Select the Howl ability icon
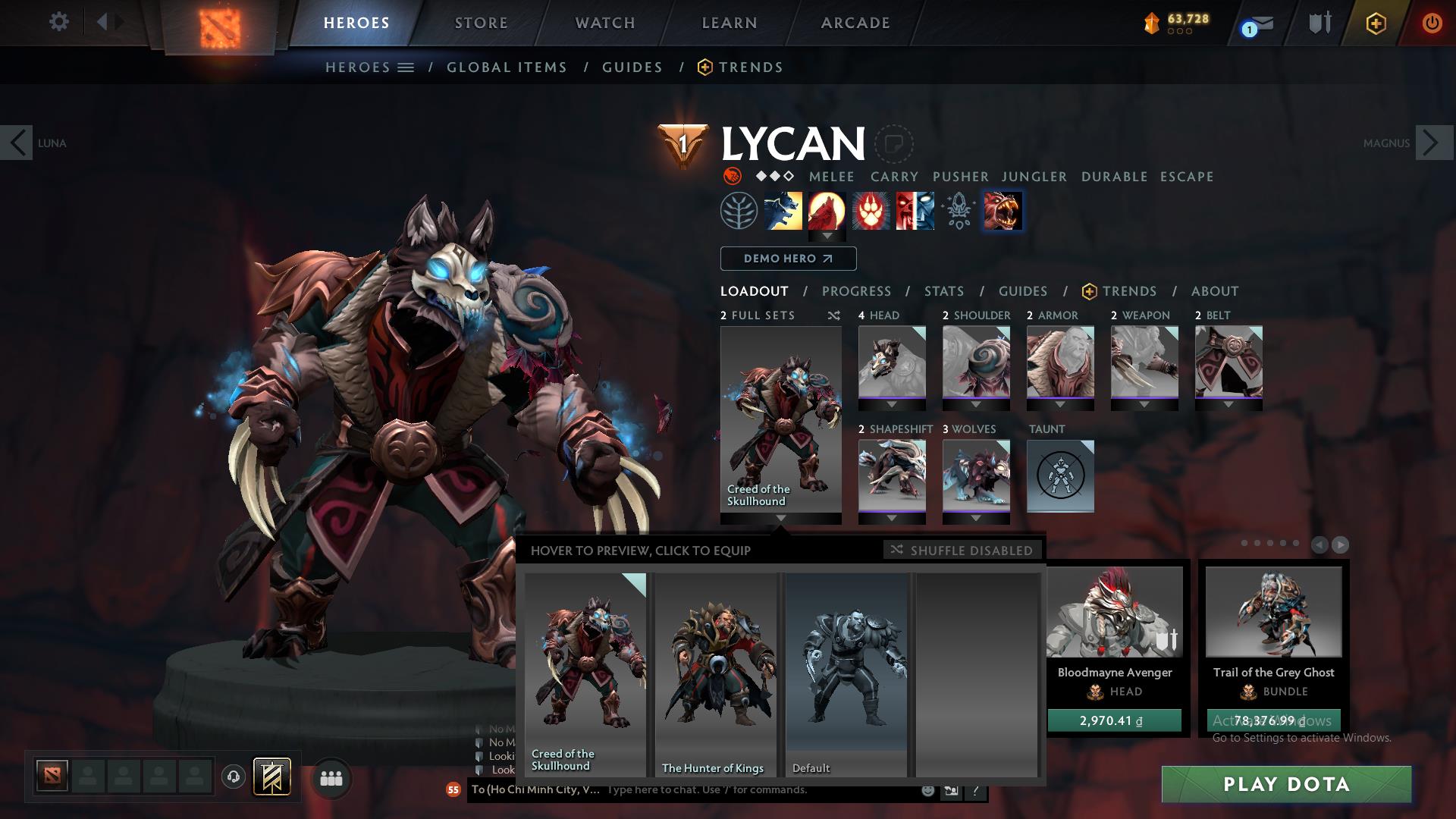Image resolution: width=1456 pixels, height=819 pixels. (828, 211)
